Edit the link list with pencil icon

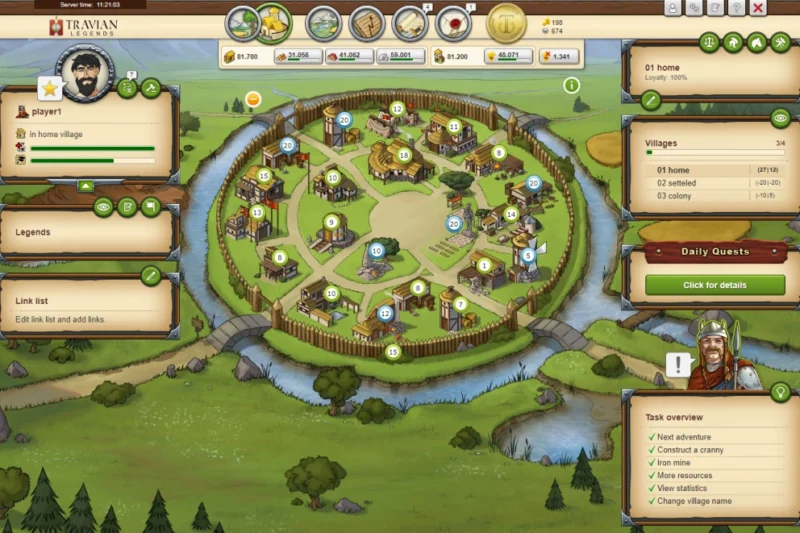coord(151,274)
